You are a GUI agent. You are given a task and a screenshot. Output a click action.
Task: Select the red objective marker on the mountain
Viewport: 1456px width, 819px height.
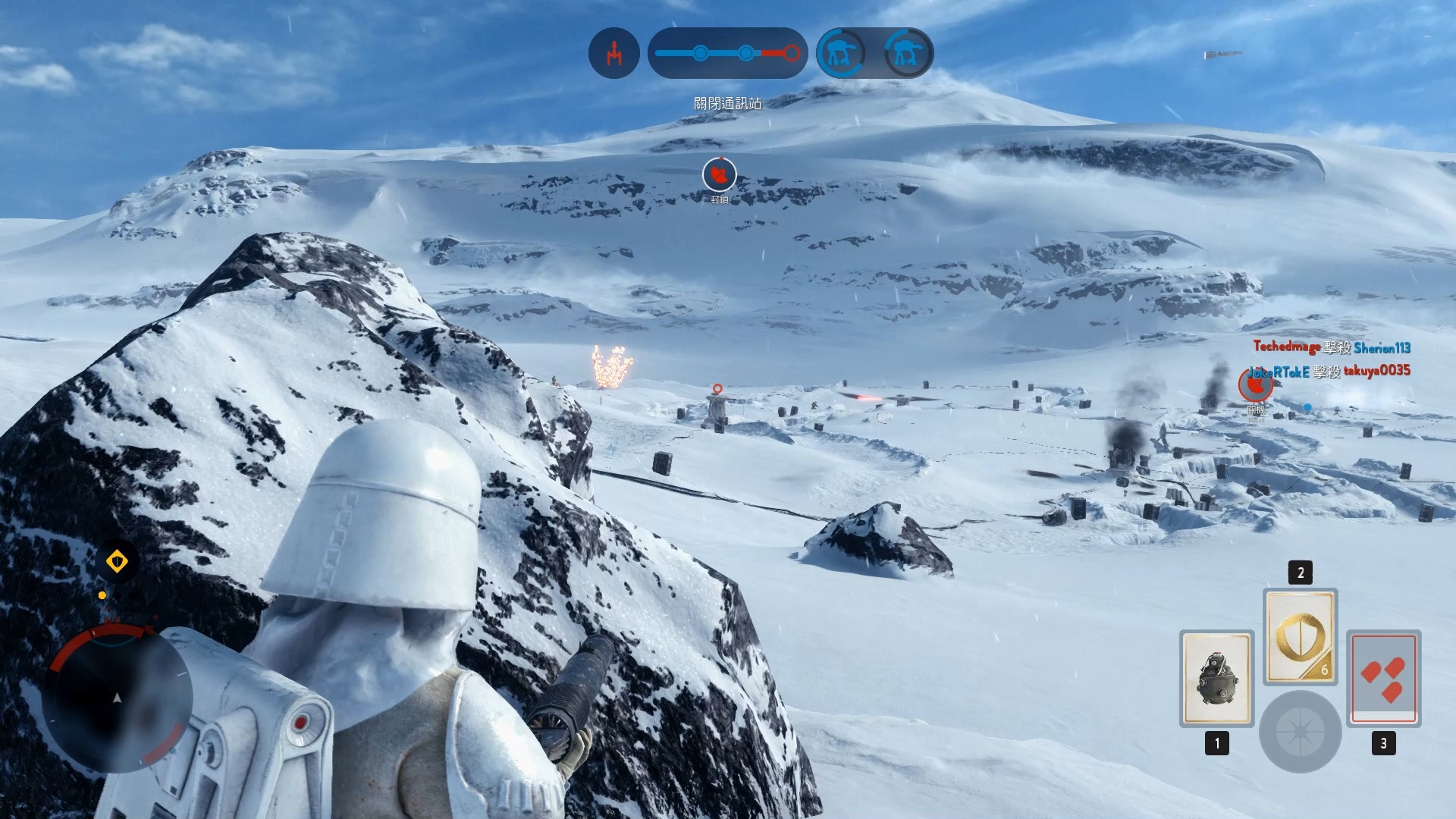coord(719,175)
